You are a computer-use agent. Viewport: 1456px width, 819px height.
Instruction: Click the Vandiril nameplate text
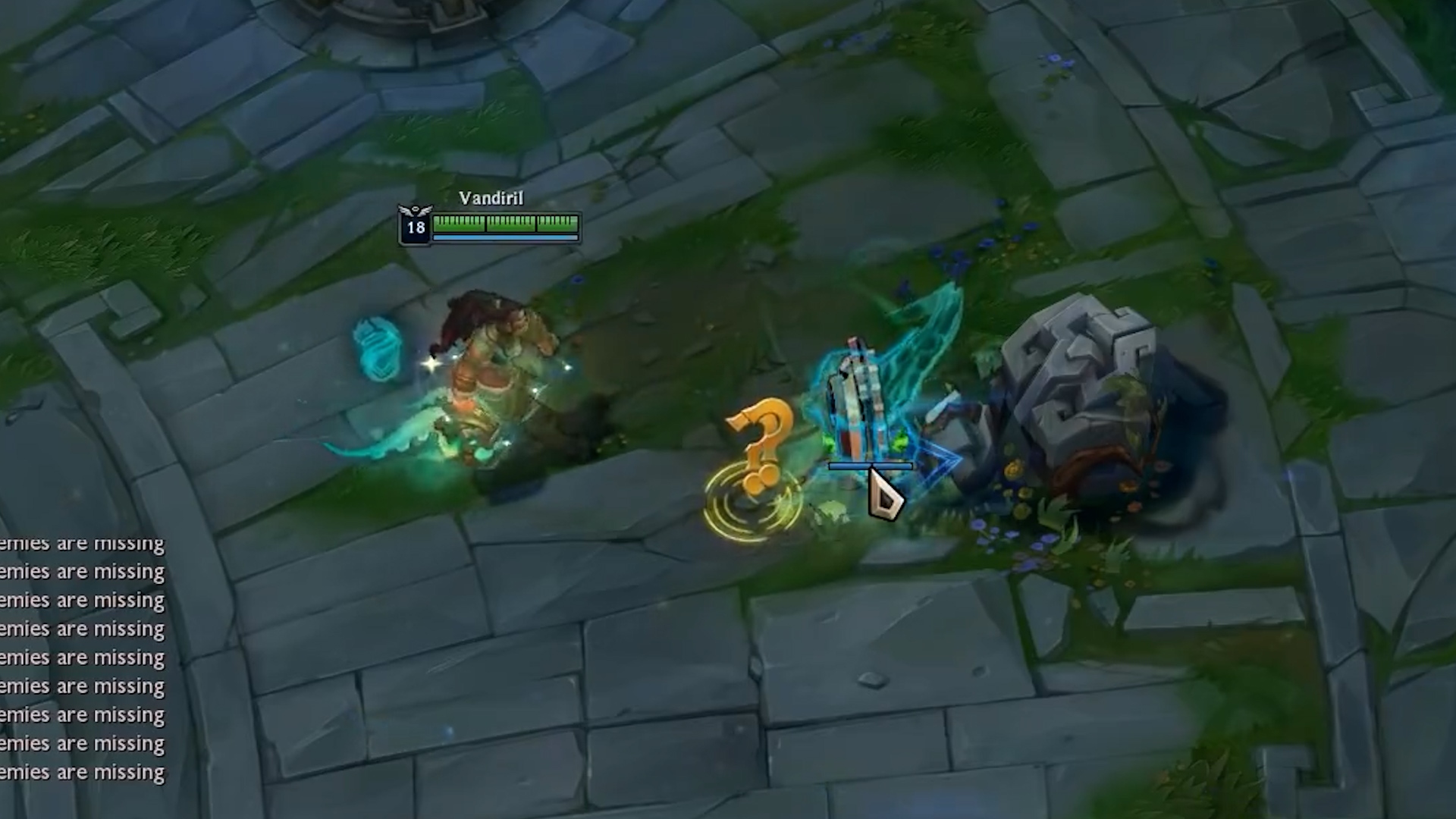point(490,198)
